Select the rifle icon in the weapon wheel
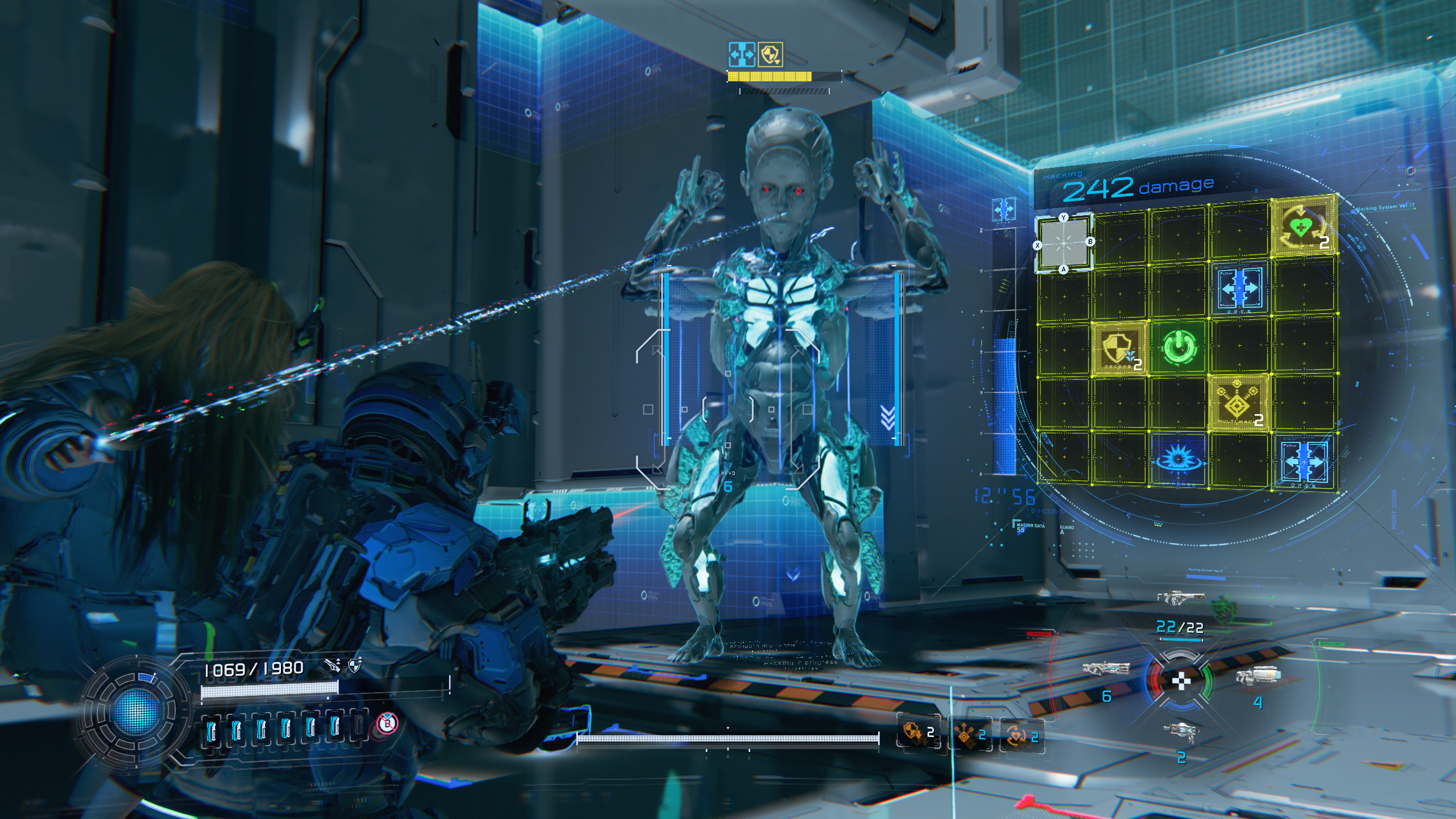1456x819 pixels. (1106, 668)
